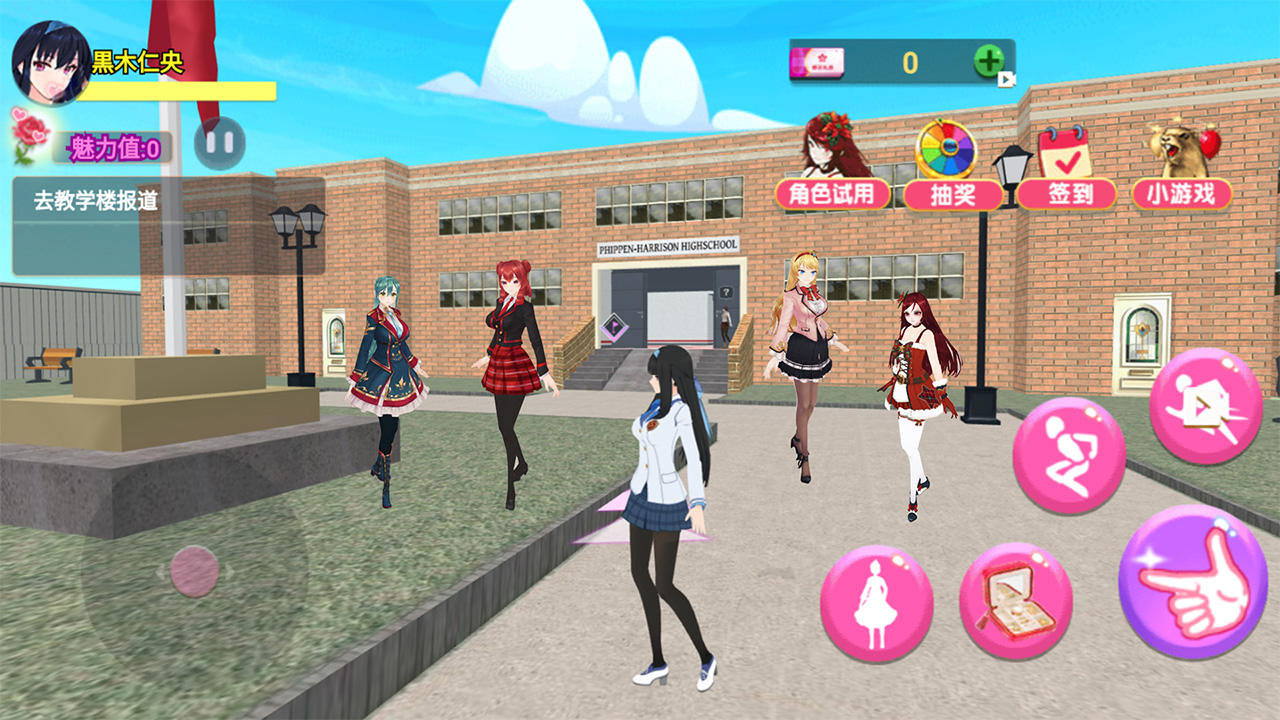Viewport: 1280px width, 720px height.
Task: Open the 签到 daily check-in
Action: (1066, 193)
